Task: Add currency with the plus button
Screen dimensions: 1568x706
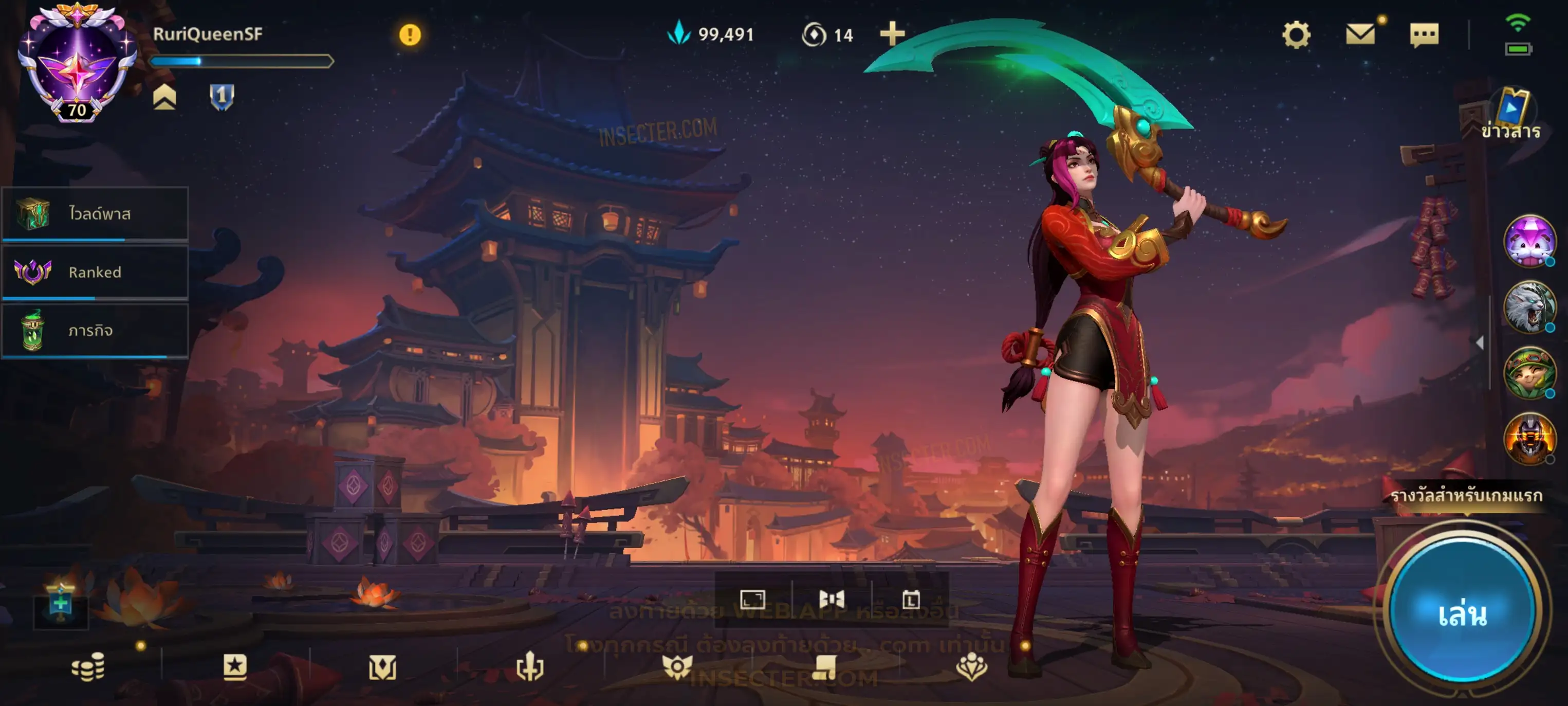Action: (x=892, y=34)
